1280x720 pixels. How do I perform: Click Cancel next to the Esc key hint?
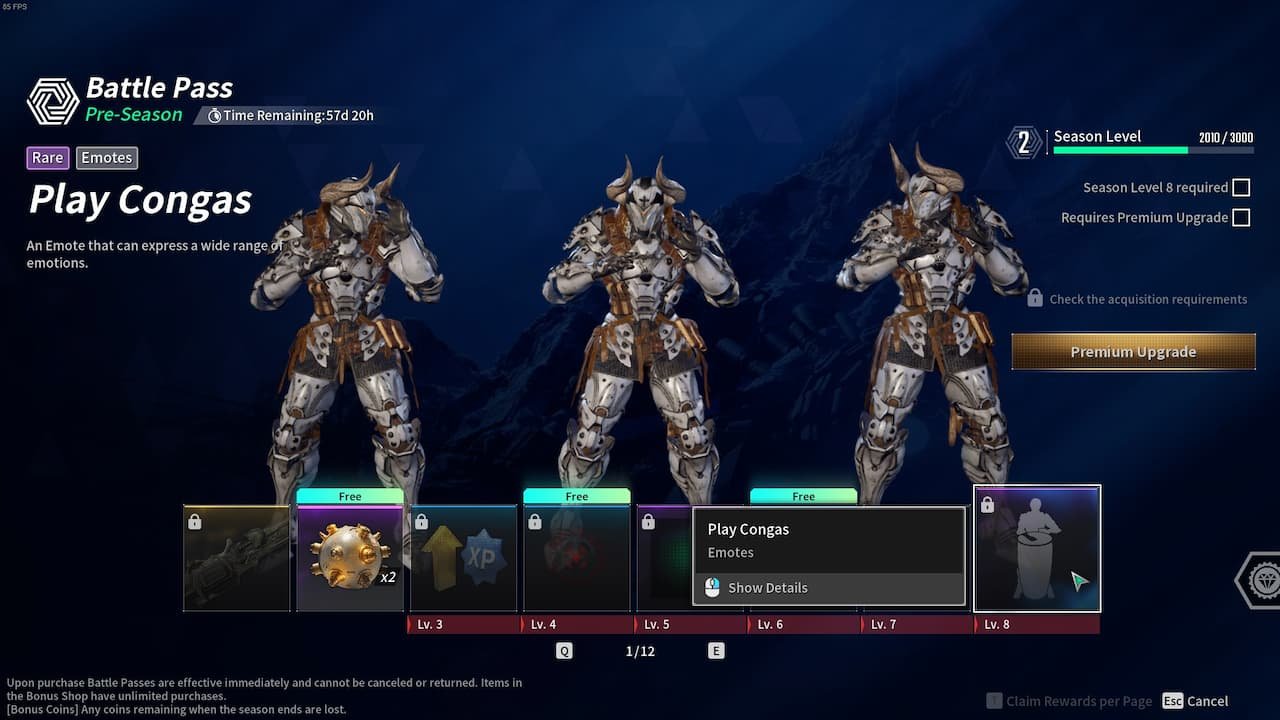pyautogui.click(x=1208, y=701)
